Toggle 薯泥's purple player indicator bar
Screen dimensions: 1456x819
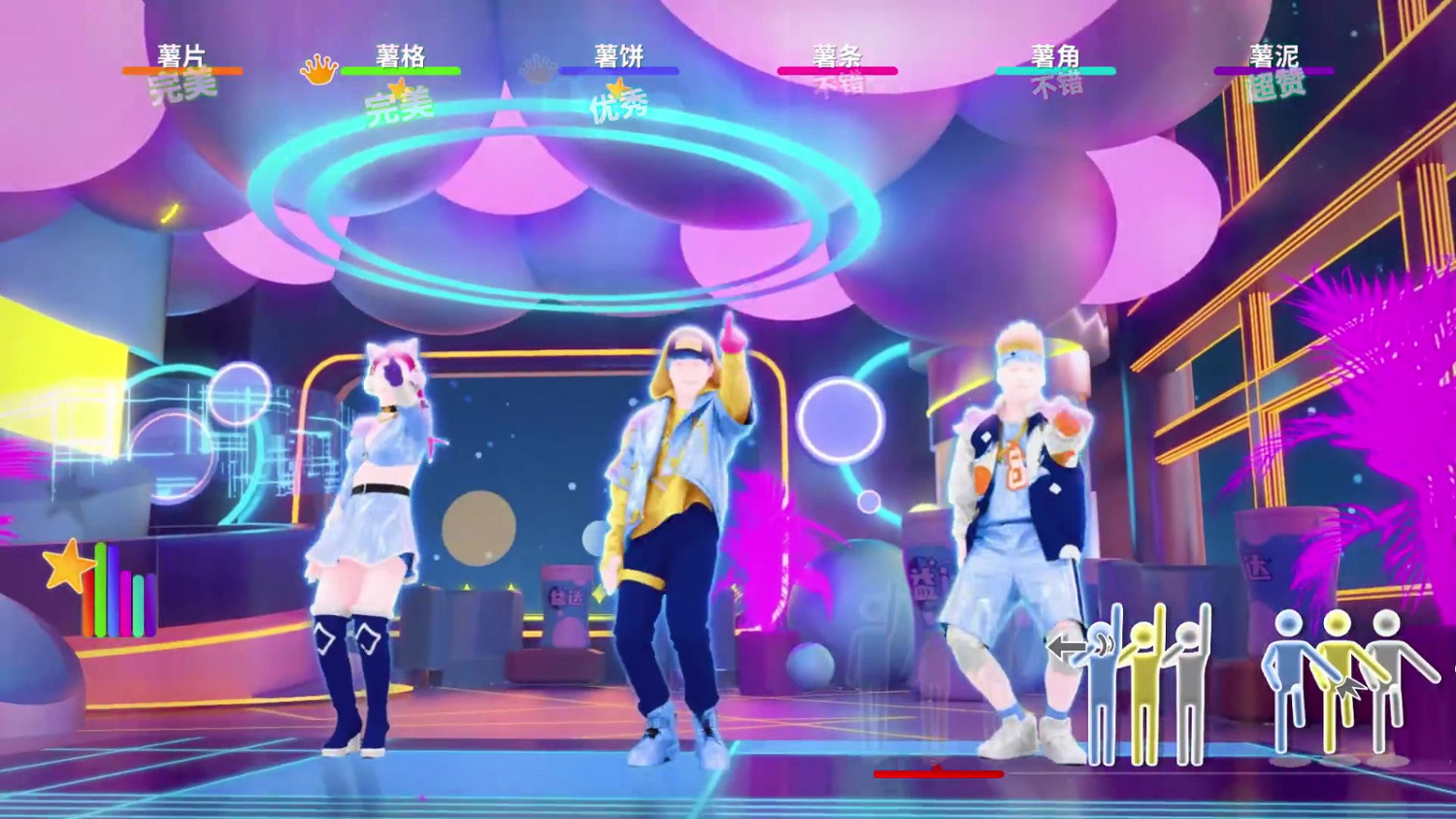point(1274,69)
